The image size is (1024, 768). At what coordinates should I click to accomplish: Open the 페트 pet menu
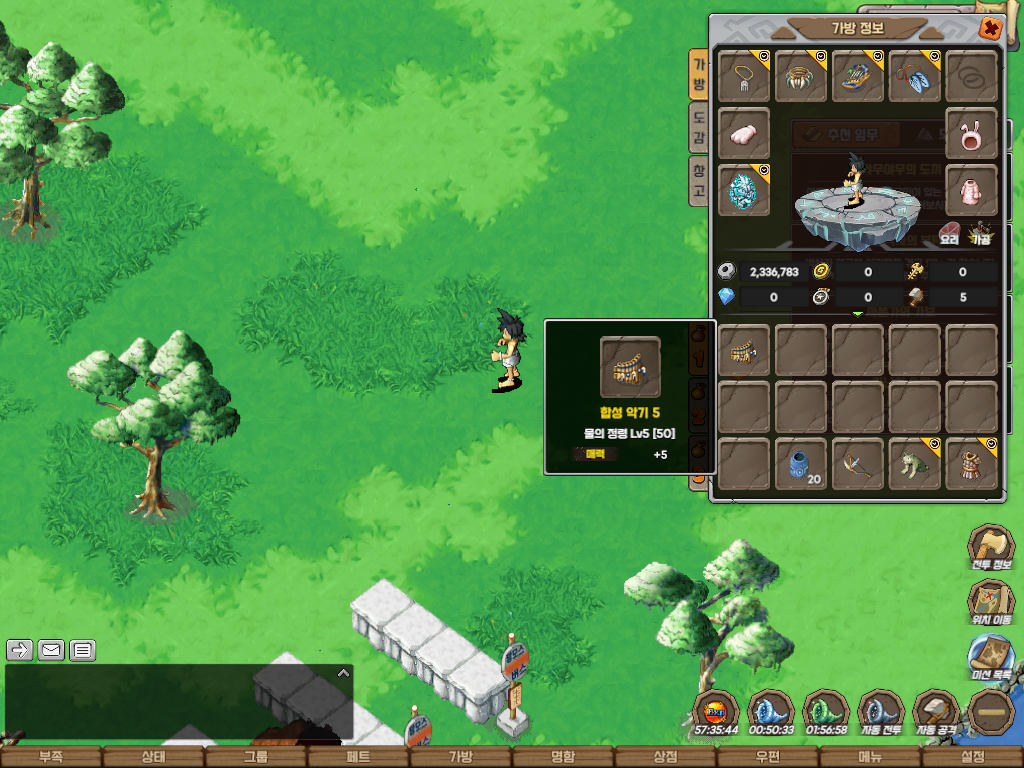click(x=358, y=757)
